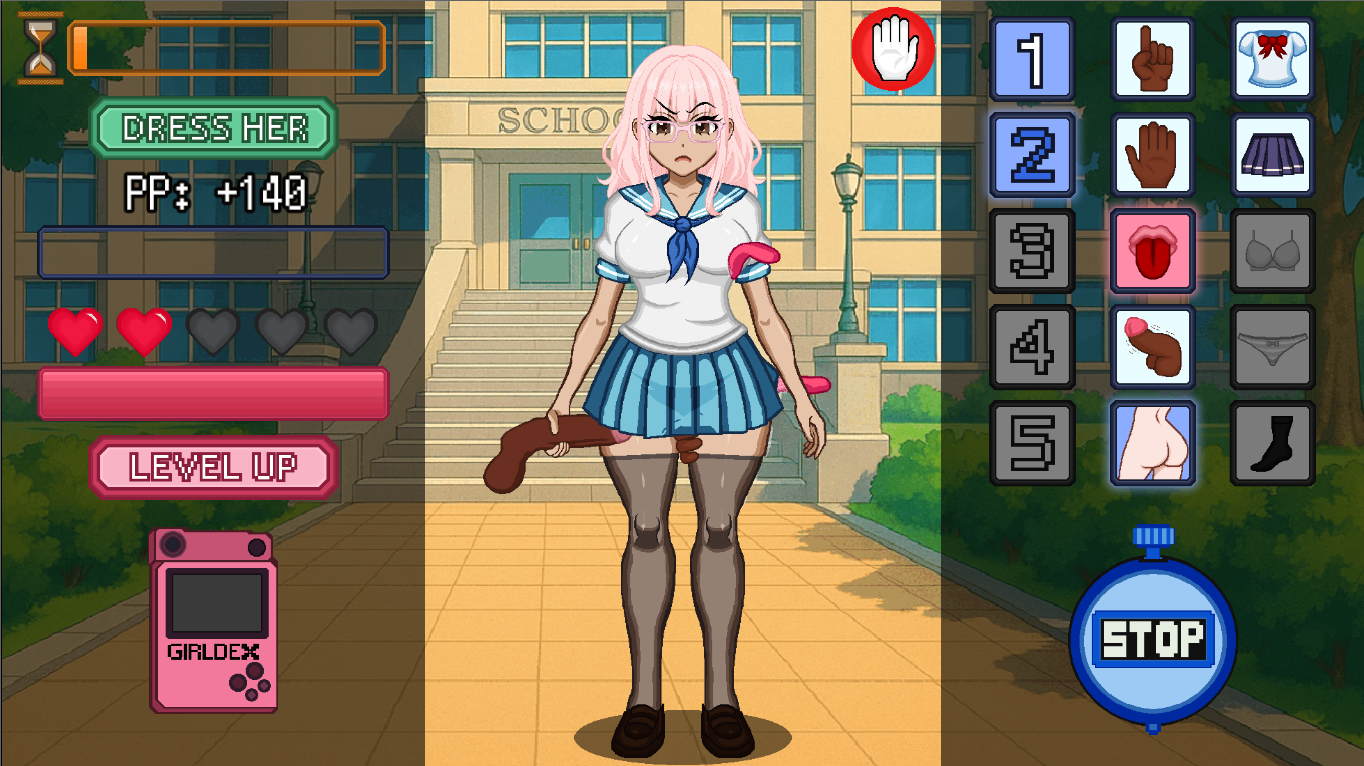Select the white shirt clothing icon

(x=1272, y=59)
